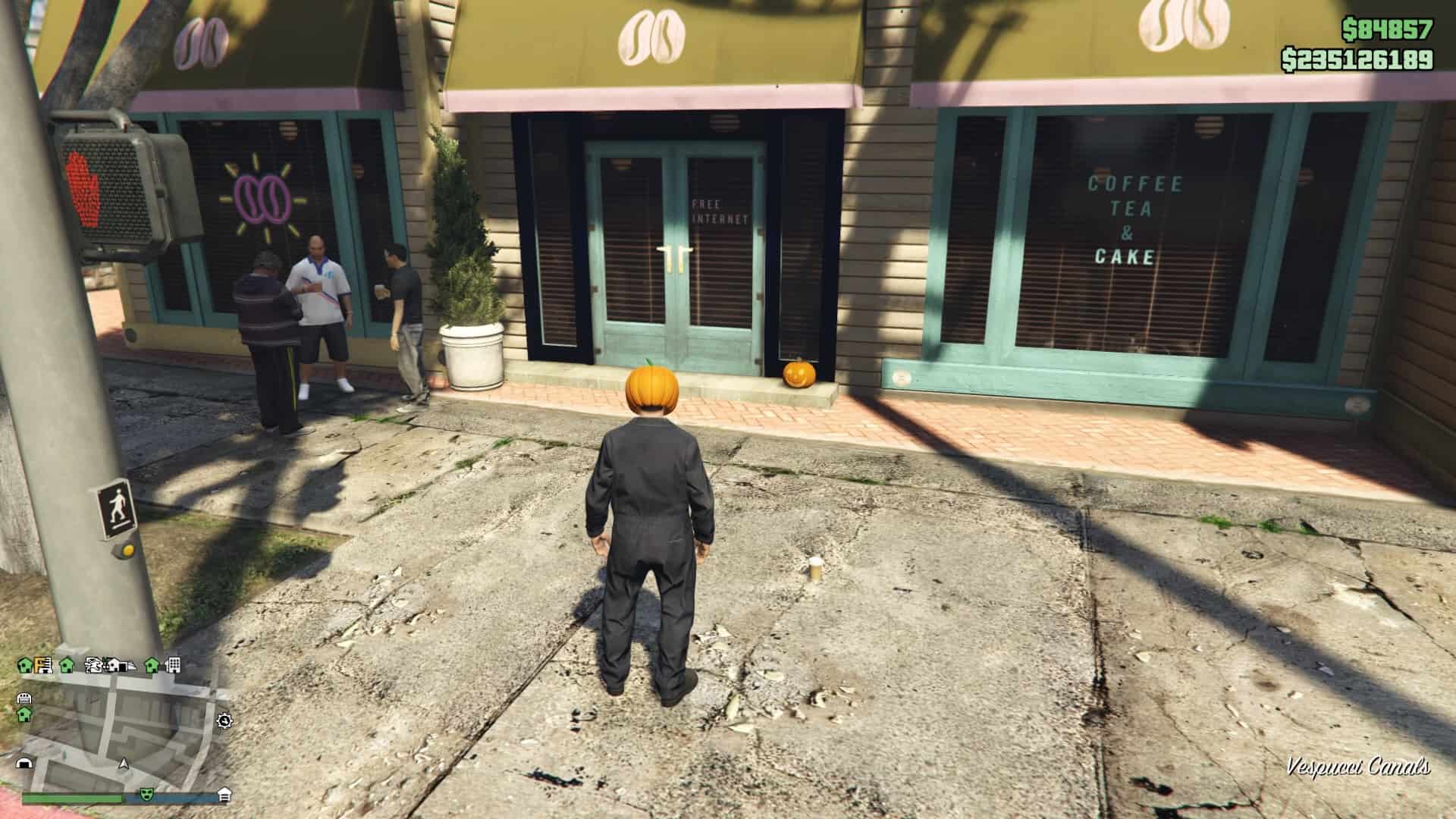Select the green mask icon on the stat bar

tap(146, 795)
